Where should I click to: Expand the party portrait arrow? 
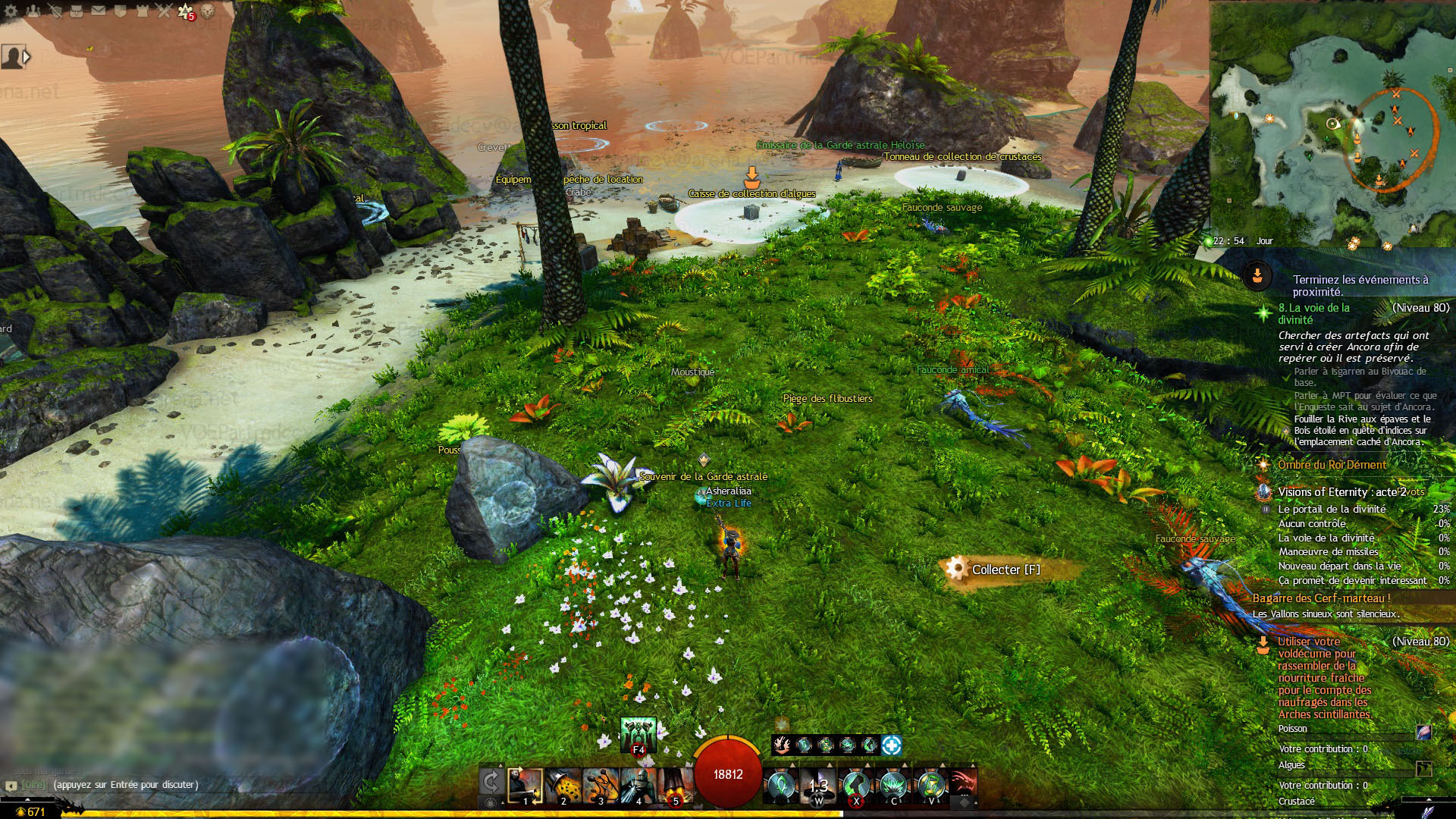pyautogui.click(x=27, y=57)
